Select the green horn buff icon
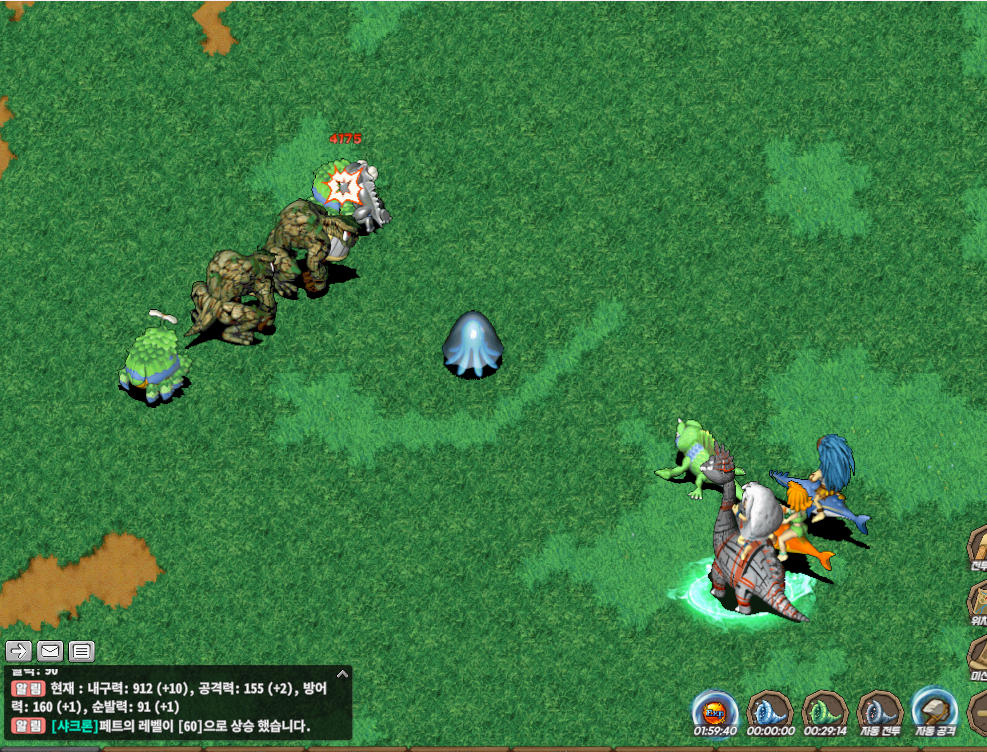 pyautogui.click(x=825, y=711)
